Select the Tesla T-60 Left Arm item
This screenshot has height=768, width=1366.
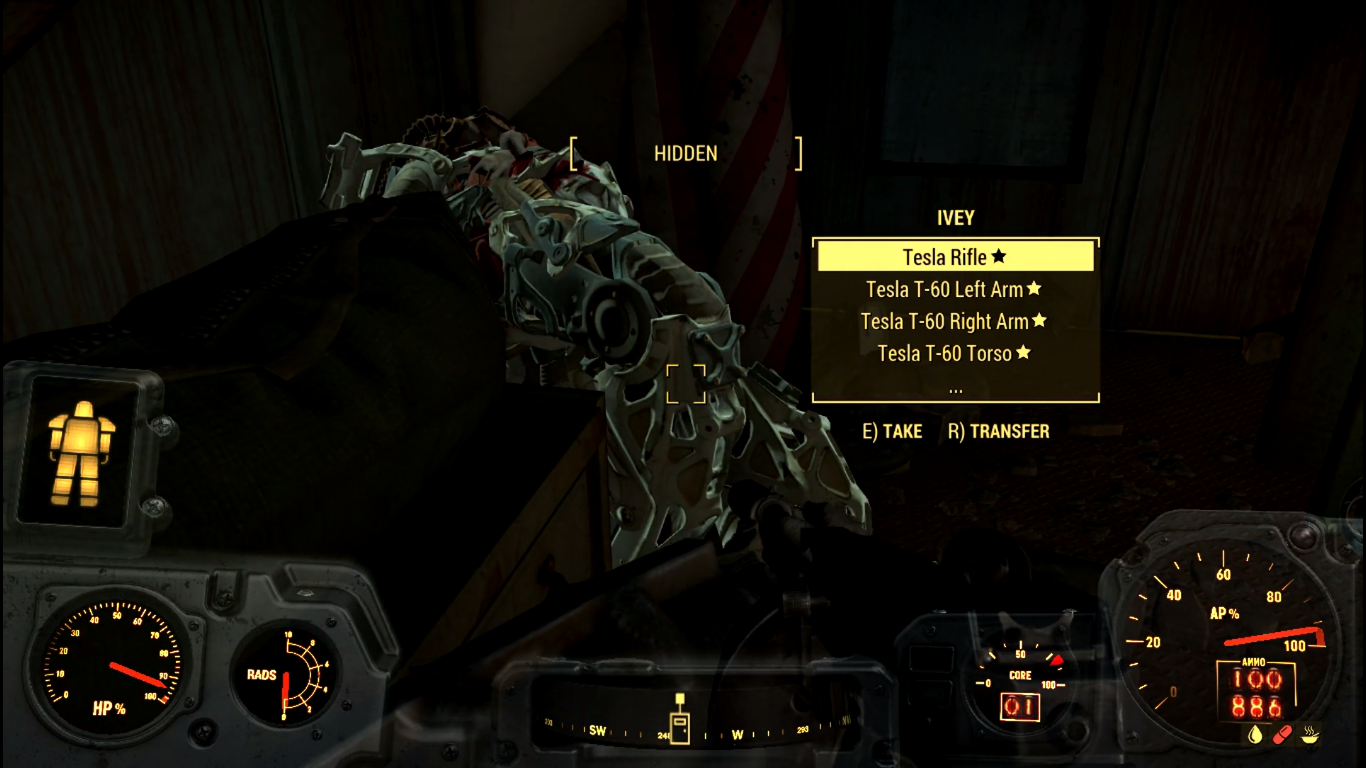944,289
